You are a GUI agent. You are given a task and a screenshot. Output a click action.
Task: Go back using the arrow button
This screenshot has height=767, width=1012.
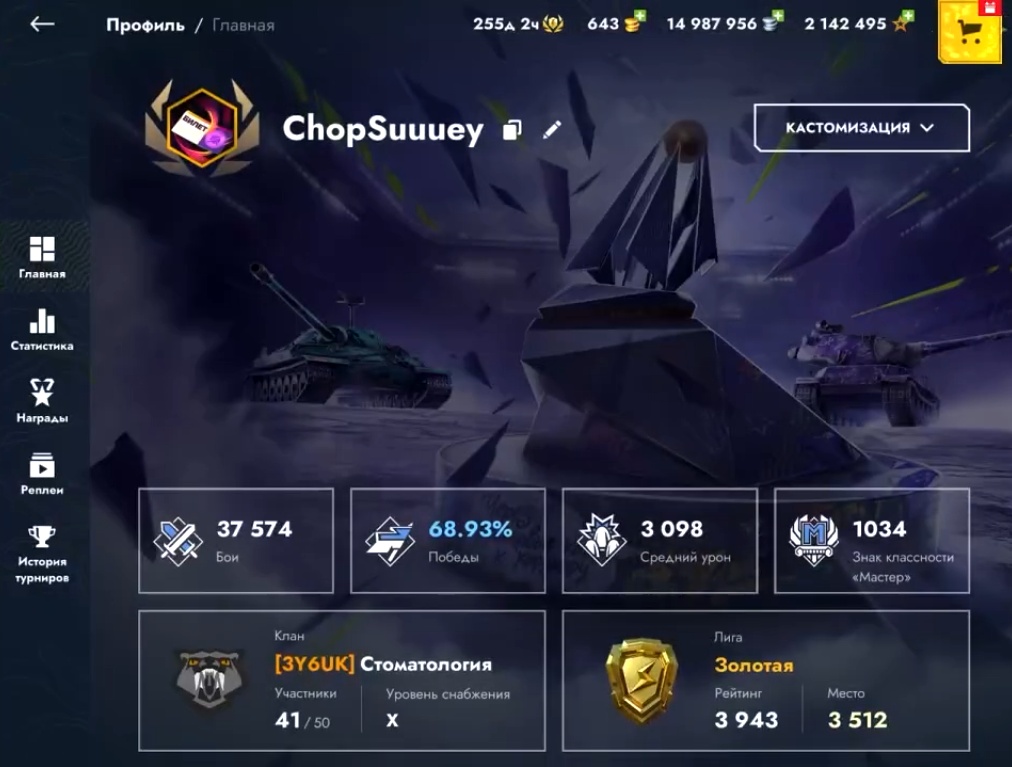point(42,24)
